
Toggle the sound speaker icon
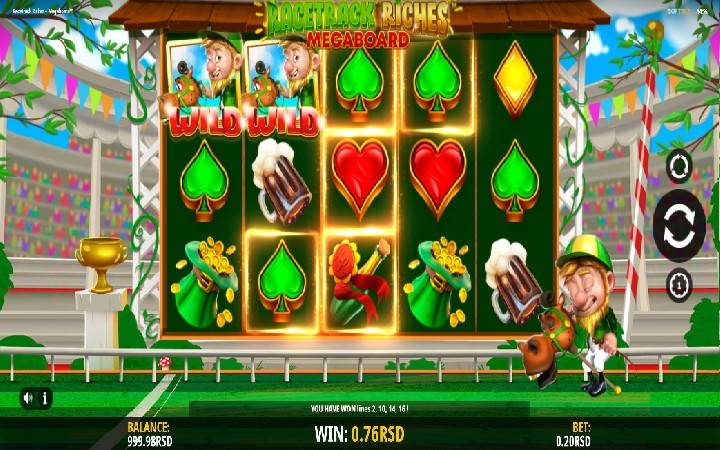pos(29,398)
